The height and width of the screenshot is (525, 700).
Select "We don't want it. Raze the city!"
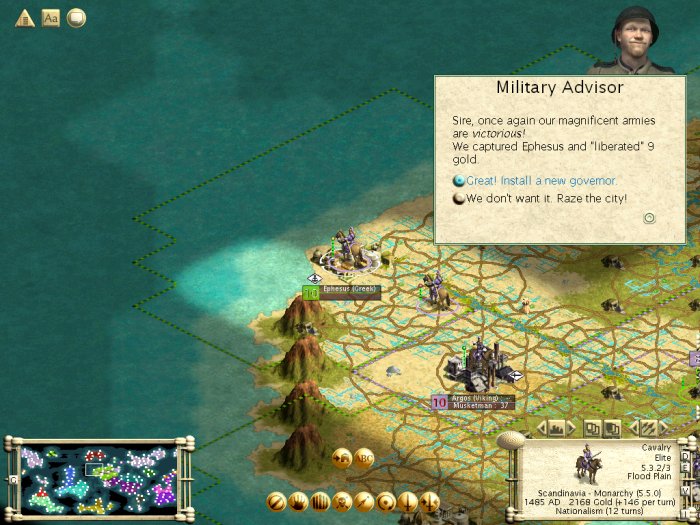point(546,198)
